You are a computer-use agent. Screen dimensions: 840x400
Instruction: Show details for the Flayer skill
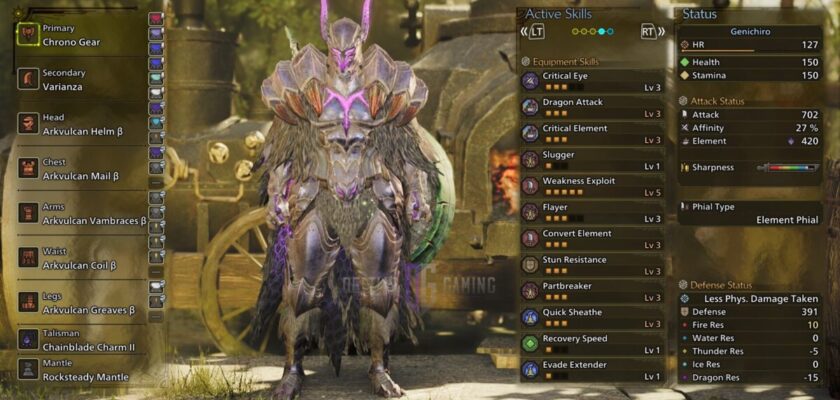592,213
